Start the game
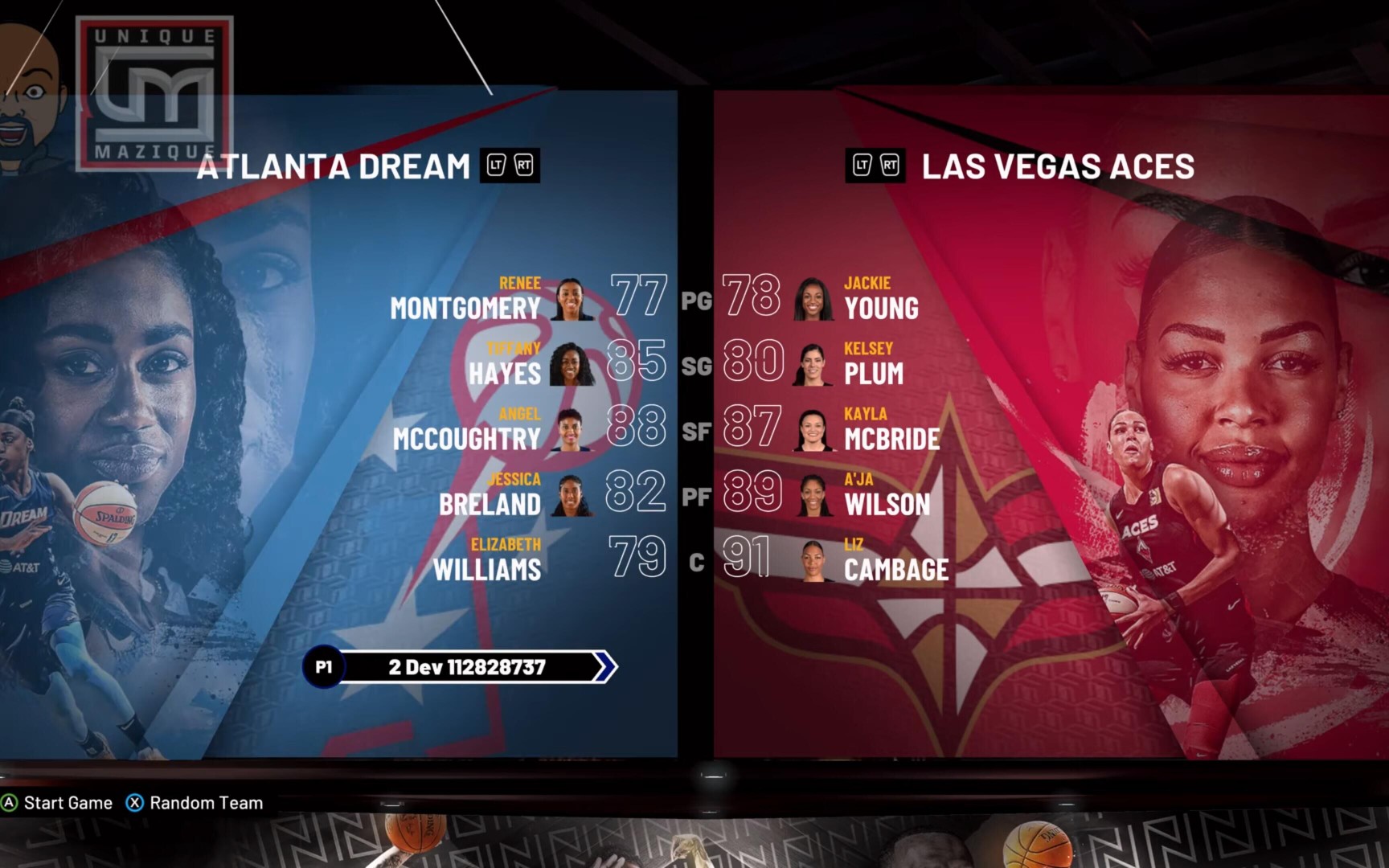The width and height of the screenshot is (1389, 868). click(58, 803)
